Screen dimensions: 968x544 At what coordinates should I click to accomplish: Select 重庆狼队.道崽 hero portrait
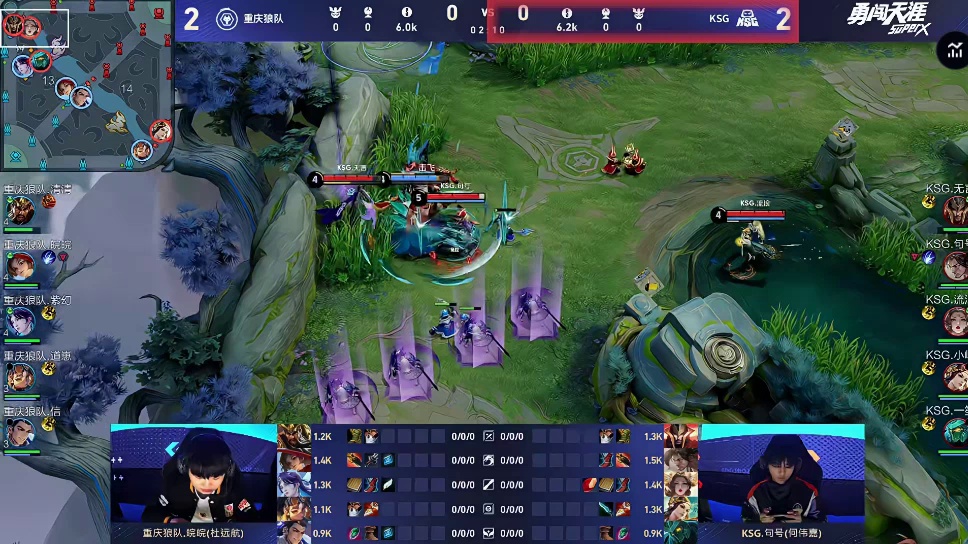click(x=20, y=375)
